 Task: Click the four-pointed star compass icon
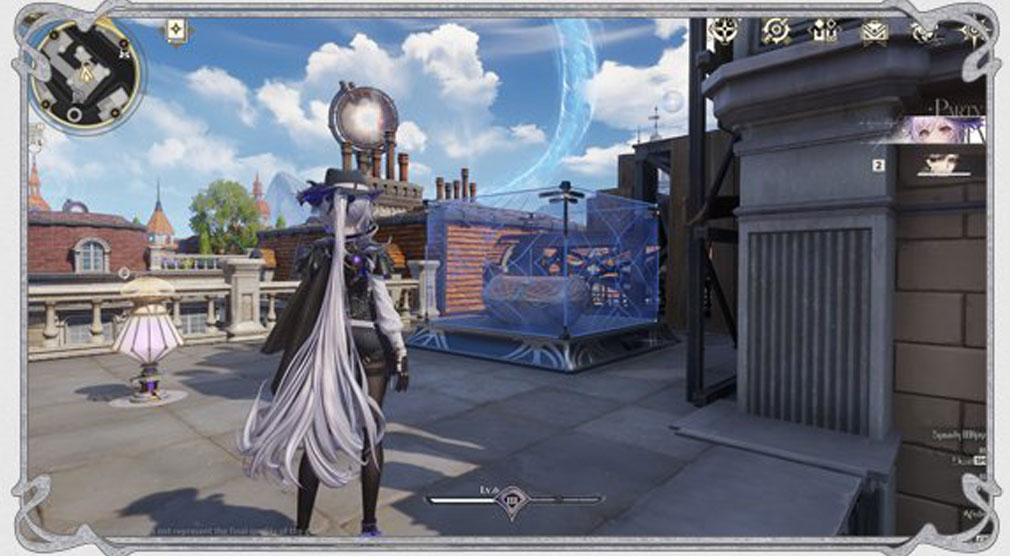[971, 32]
